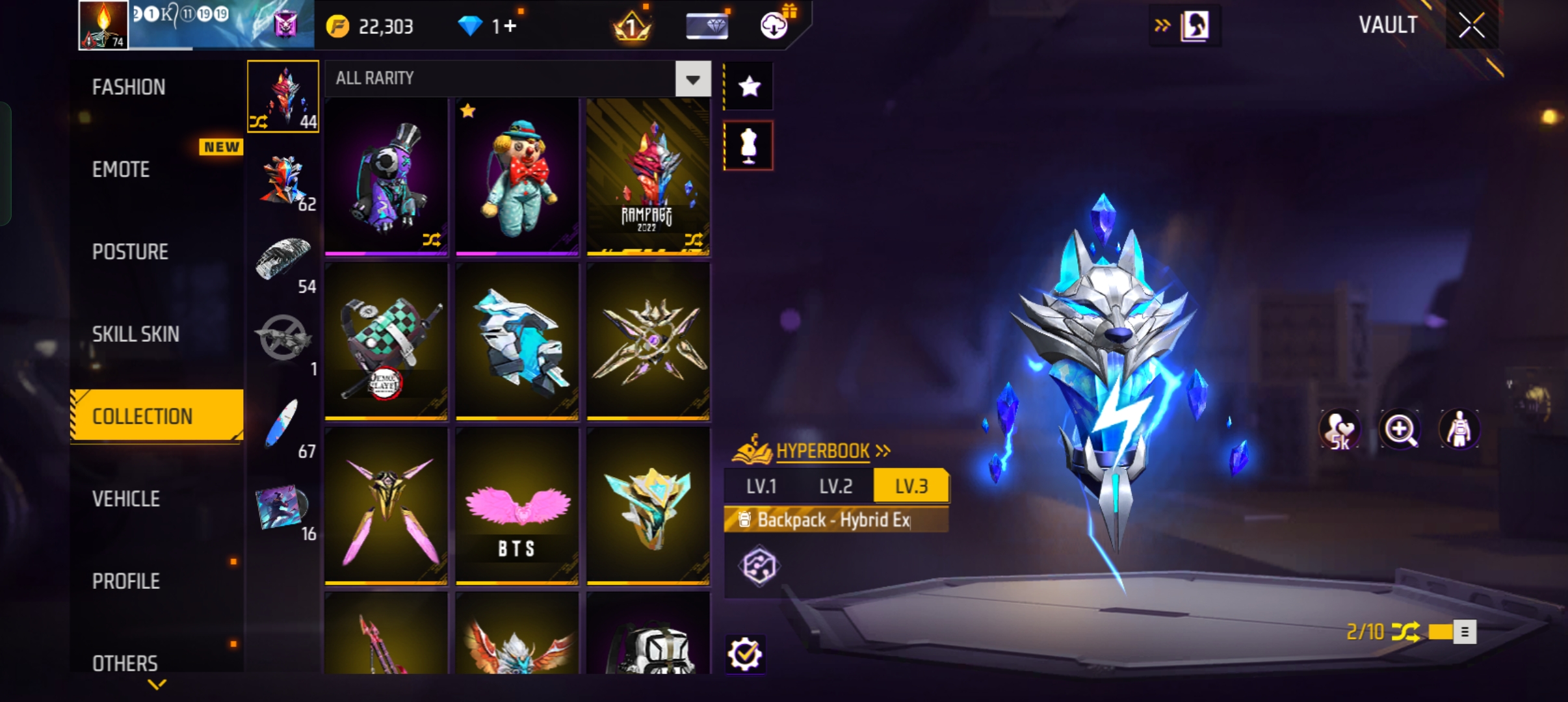Switch backpack to LV.1
The width and height of the screenshot is (1568, 702).
tap(761, 486)
